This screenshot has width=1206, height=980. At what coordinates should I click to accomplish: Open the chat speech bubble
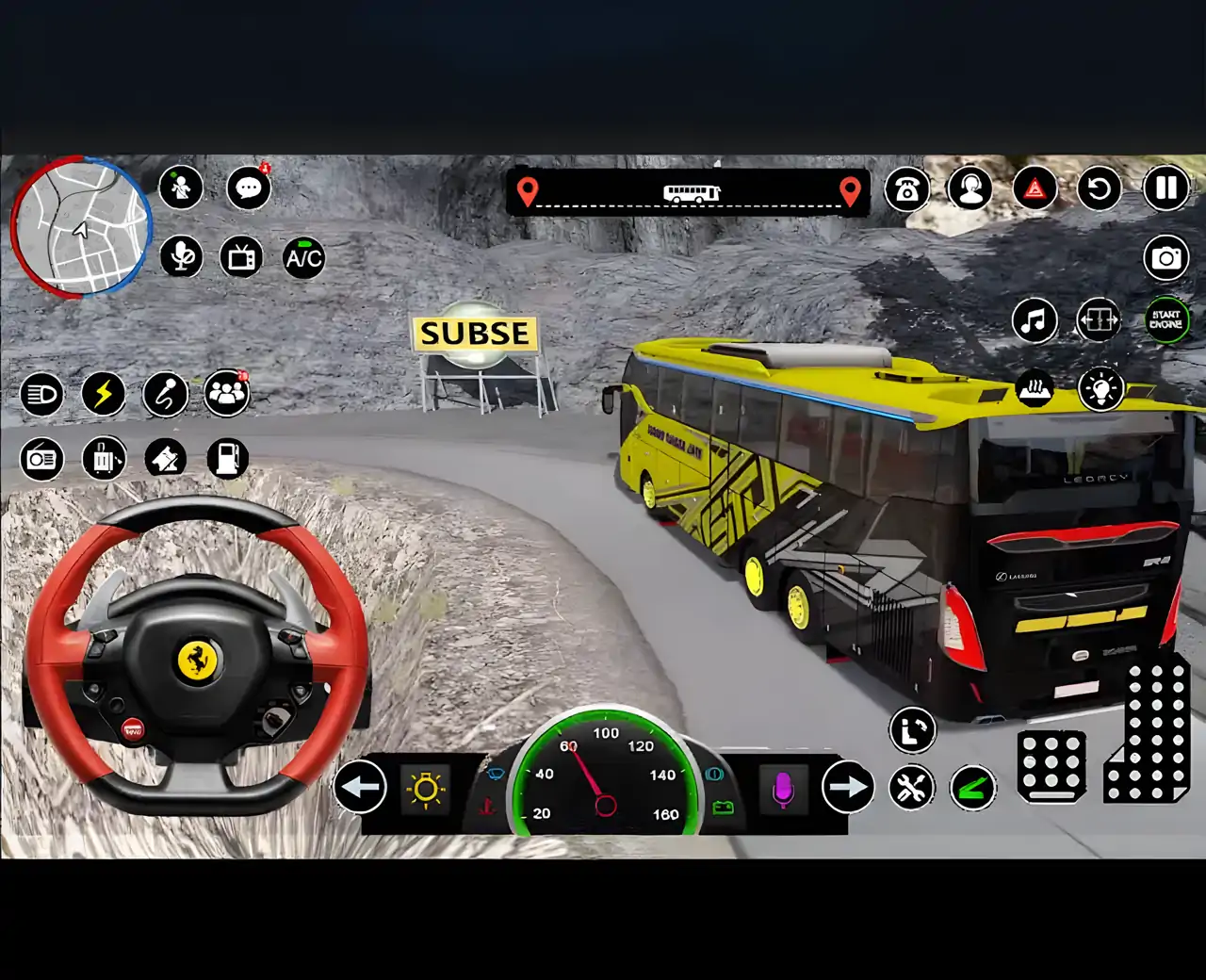(x=249, y=188)
